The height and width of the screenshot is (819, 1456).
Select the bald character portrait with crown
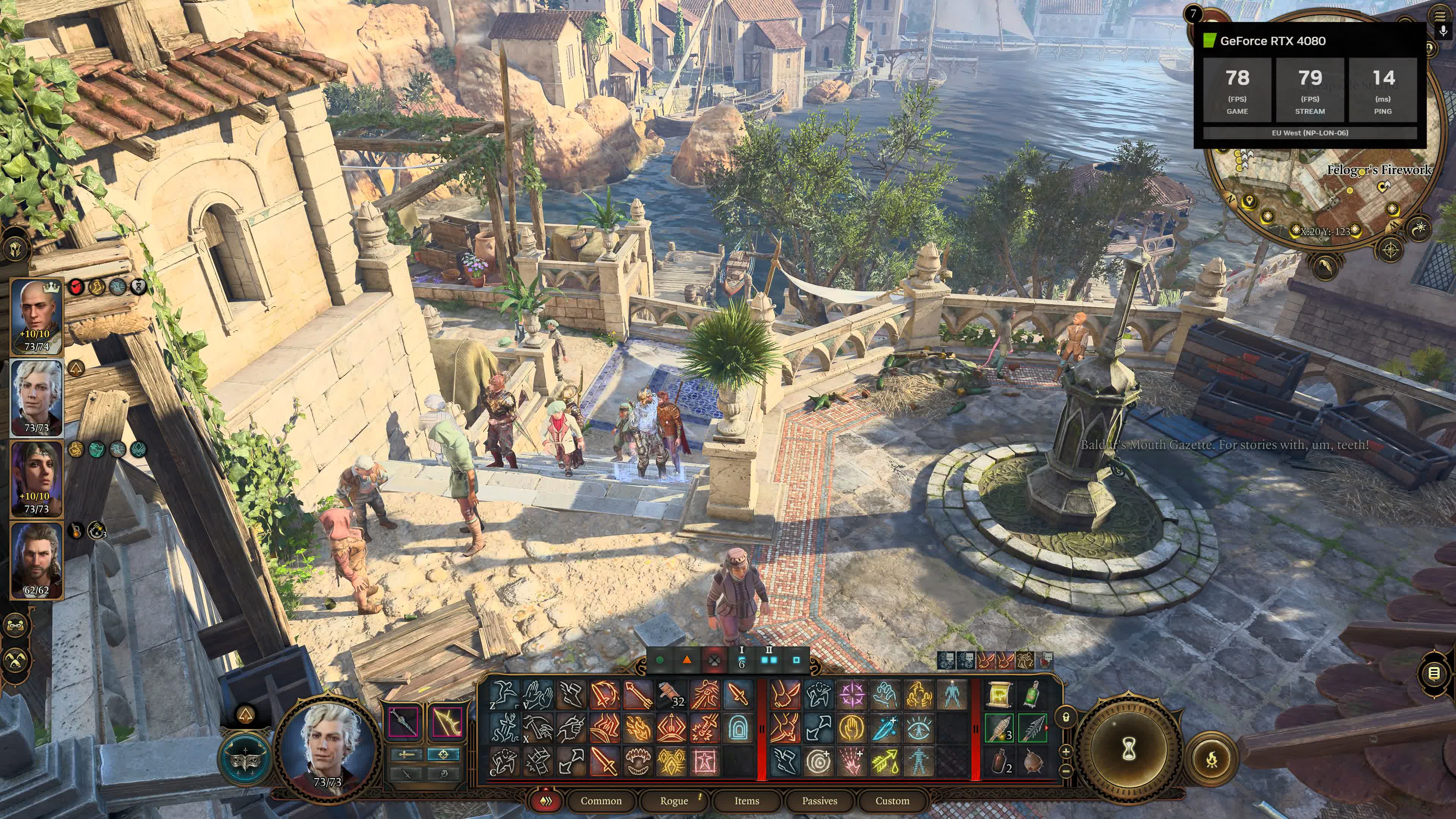pos(37,316)
